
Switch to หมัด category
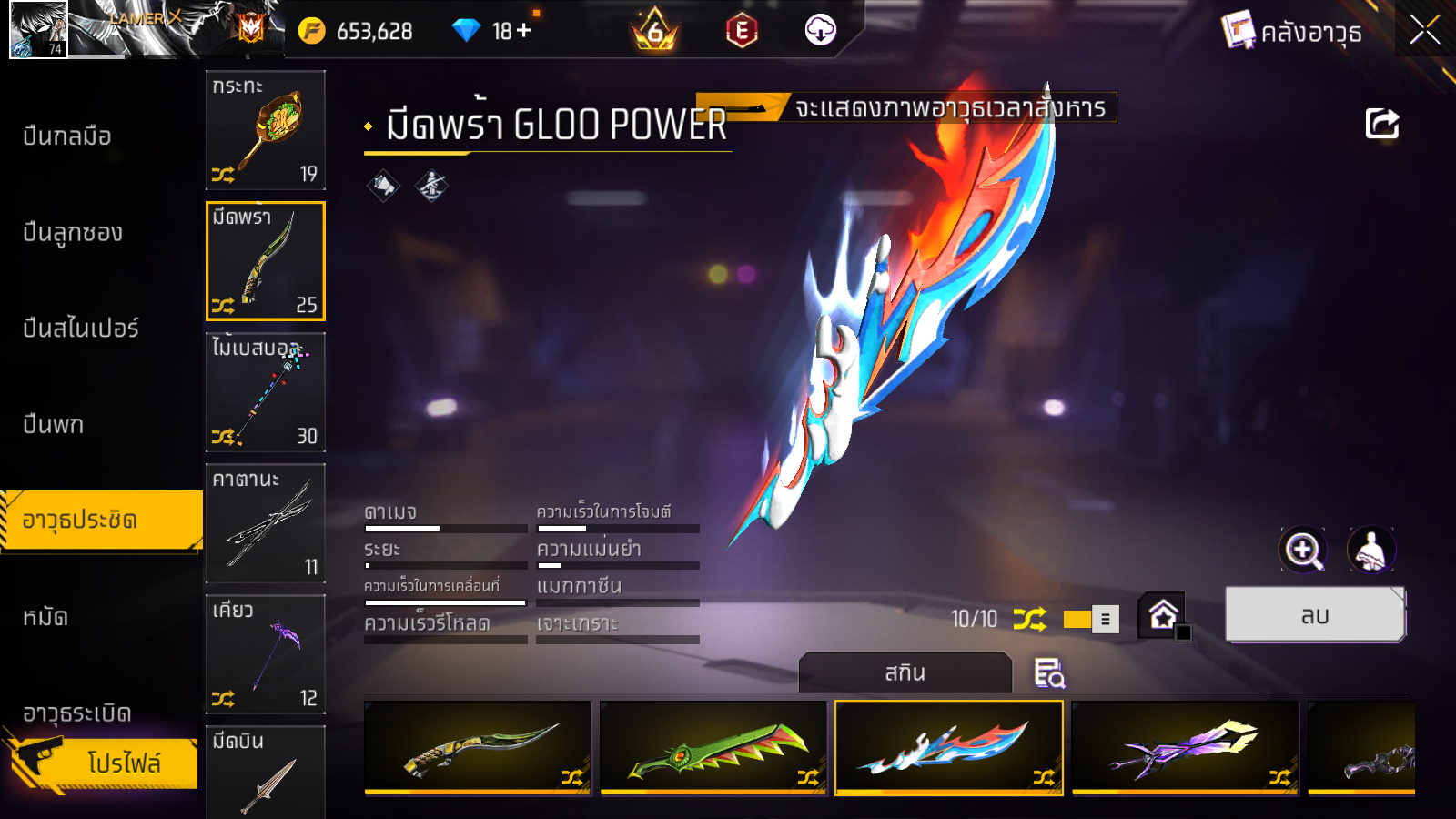(x=45, y=618)
